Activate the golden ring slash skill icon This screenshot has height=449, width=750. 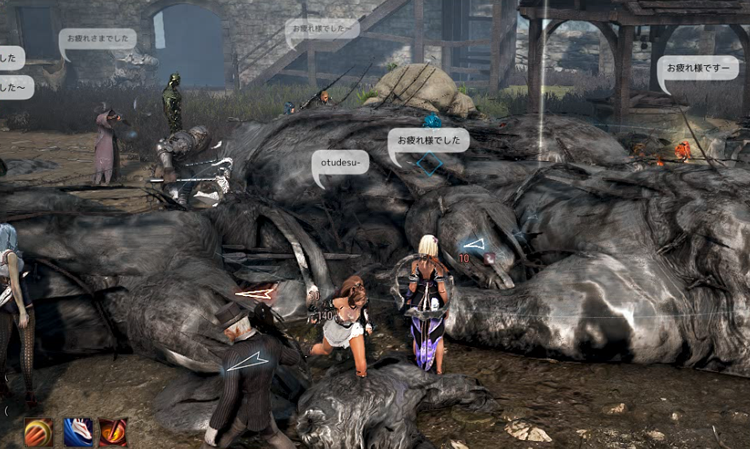coord(39,432)
